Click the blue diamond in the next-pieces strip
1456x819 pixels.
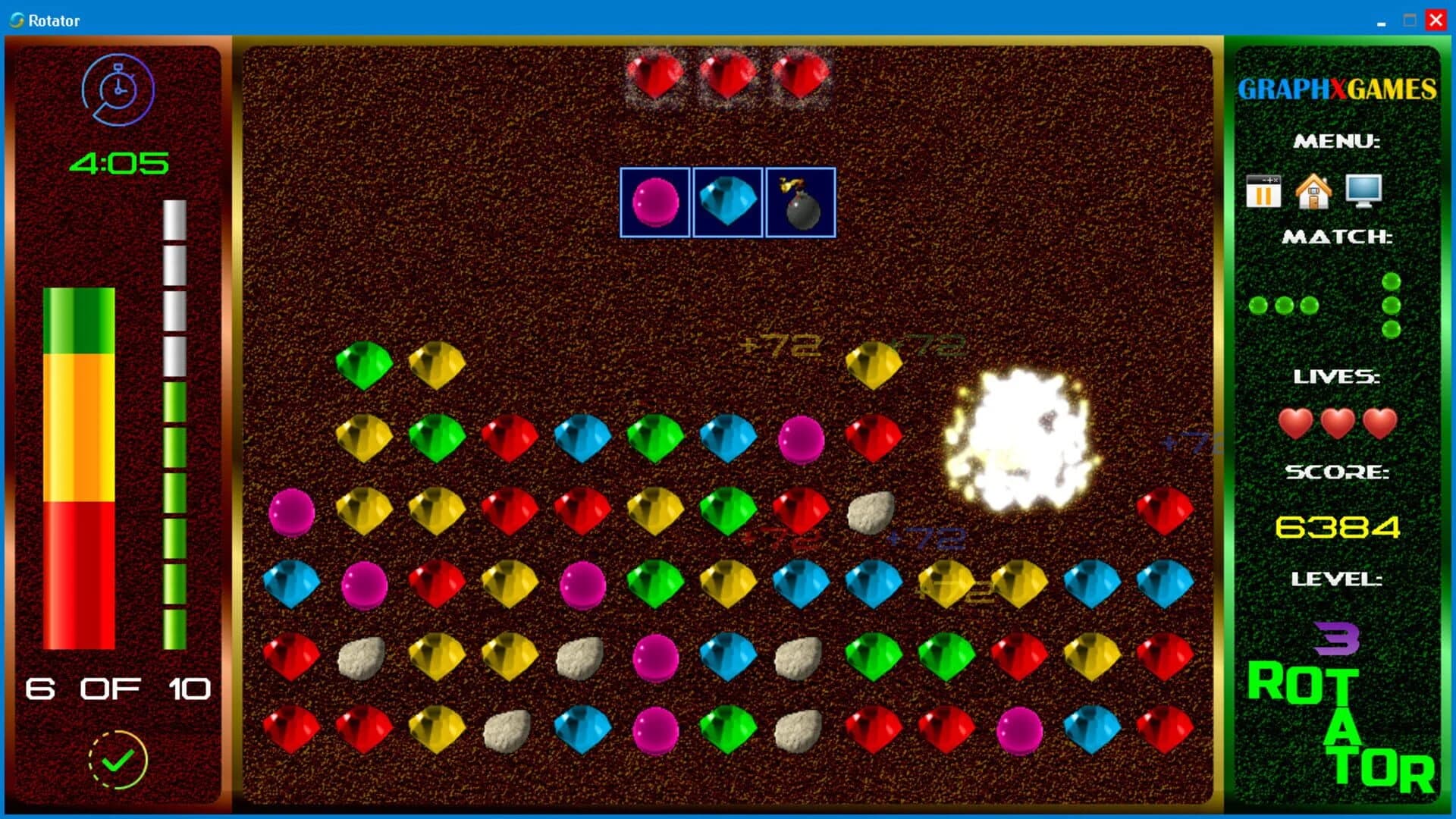(x=727, y=203)
